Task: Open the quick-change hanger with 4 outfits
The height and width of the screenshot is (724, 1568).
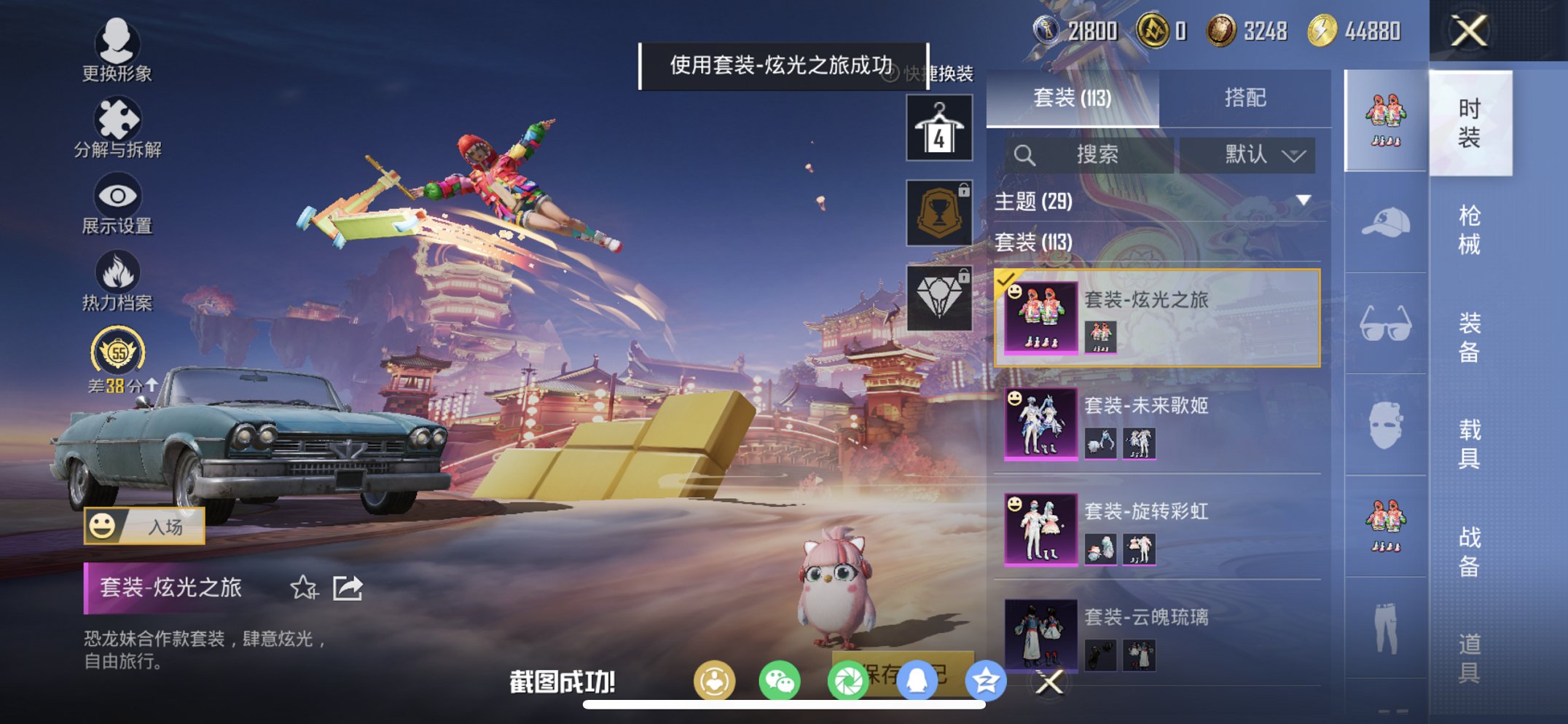Action: 938,130
